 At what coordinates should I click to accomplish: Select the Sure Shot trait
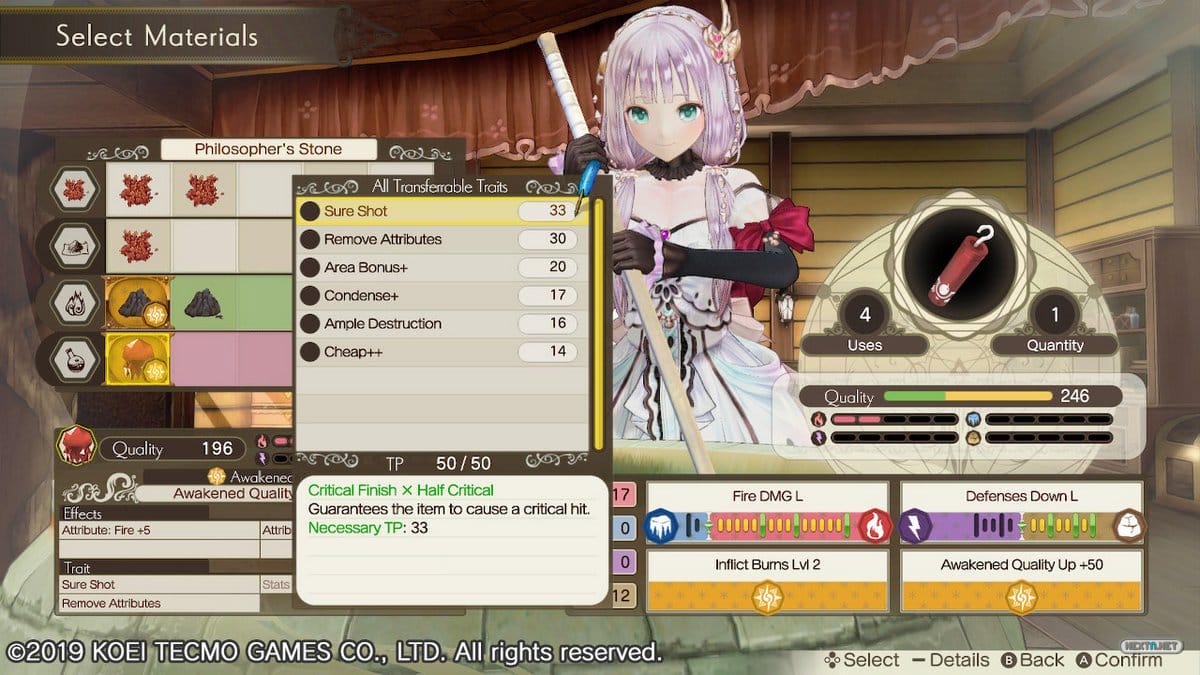click(440, 211)
